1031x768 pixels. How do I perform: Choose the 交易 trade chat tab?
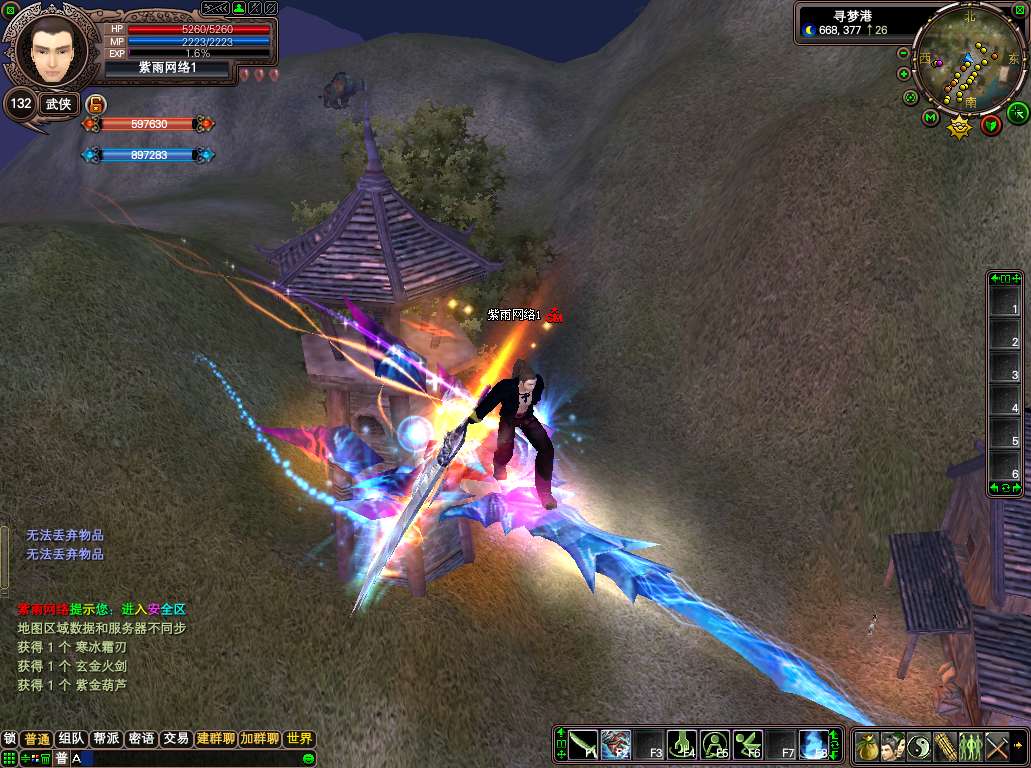[176, 739]
